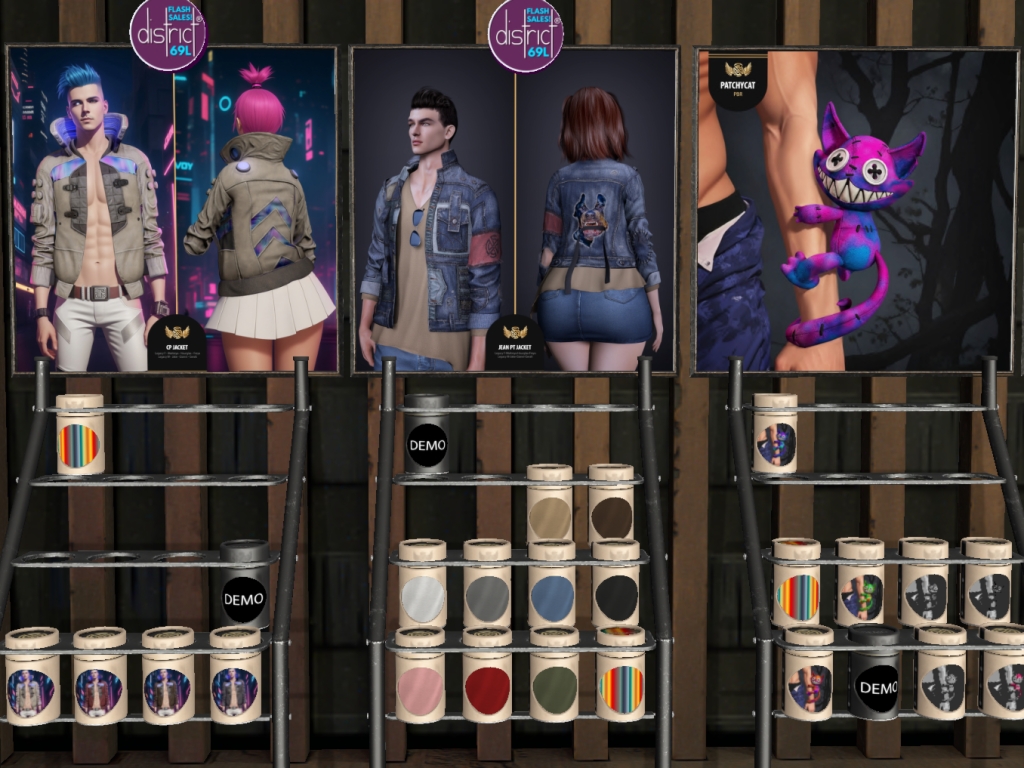Pick the tan beige swatch canister
Screen dimensions: 1024x768
[x=550, y=510]
